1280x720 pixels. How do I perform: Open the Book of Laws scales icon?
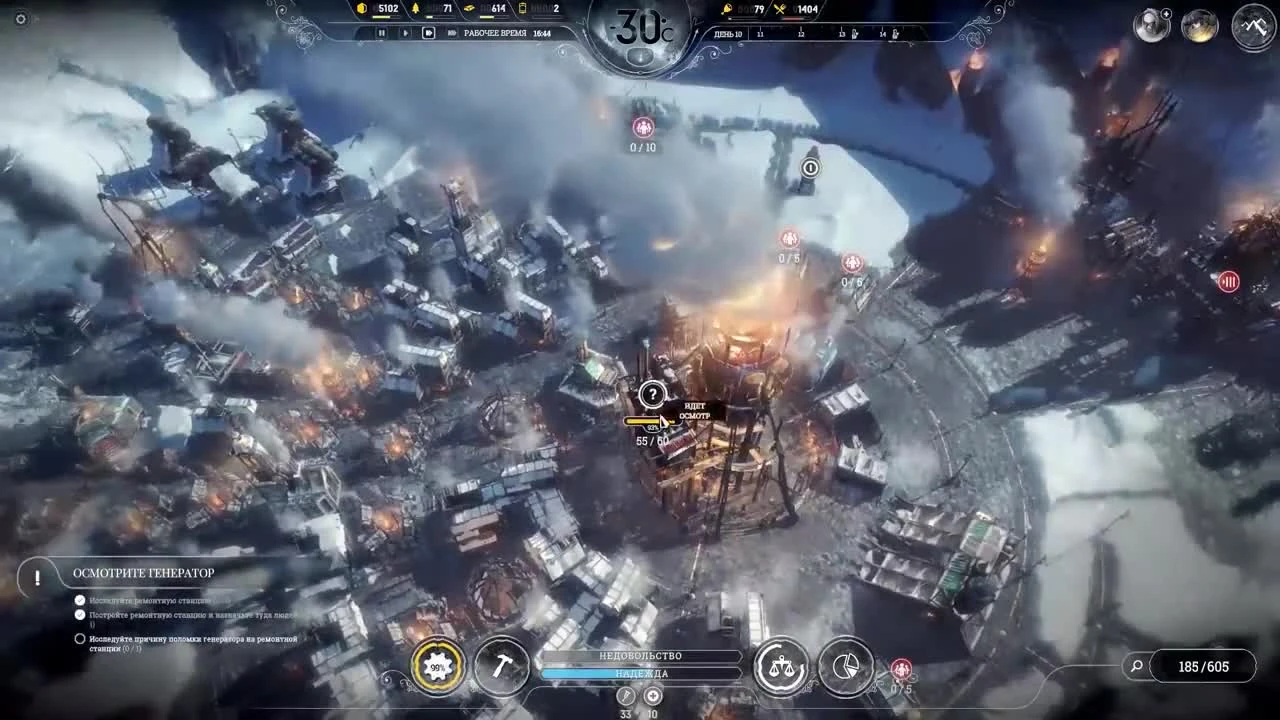[x=782, y=665]
